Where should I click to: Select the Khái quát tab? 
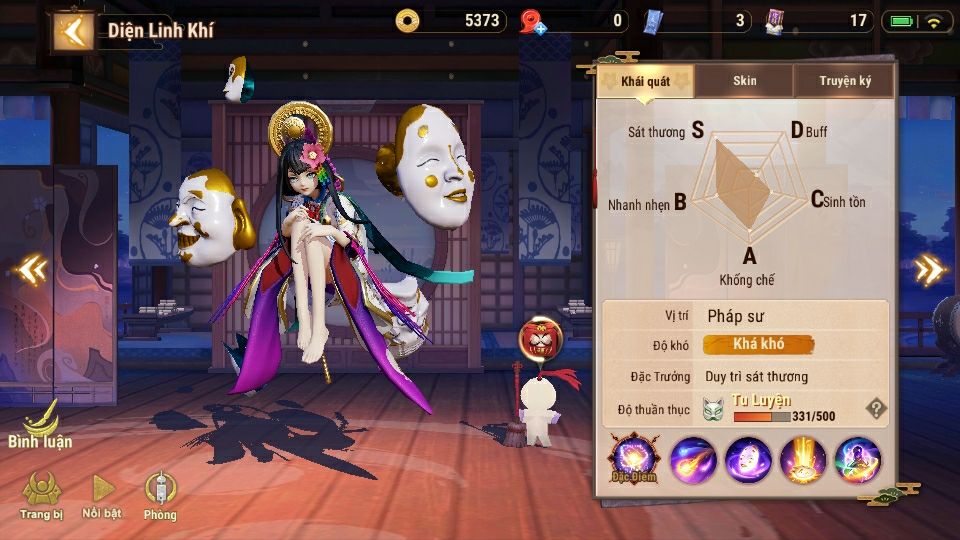pos(645,81)
